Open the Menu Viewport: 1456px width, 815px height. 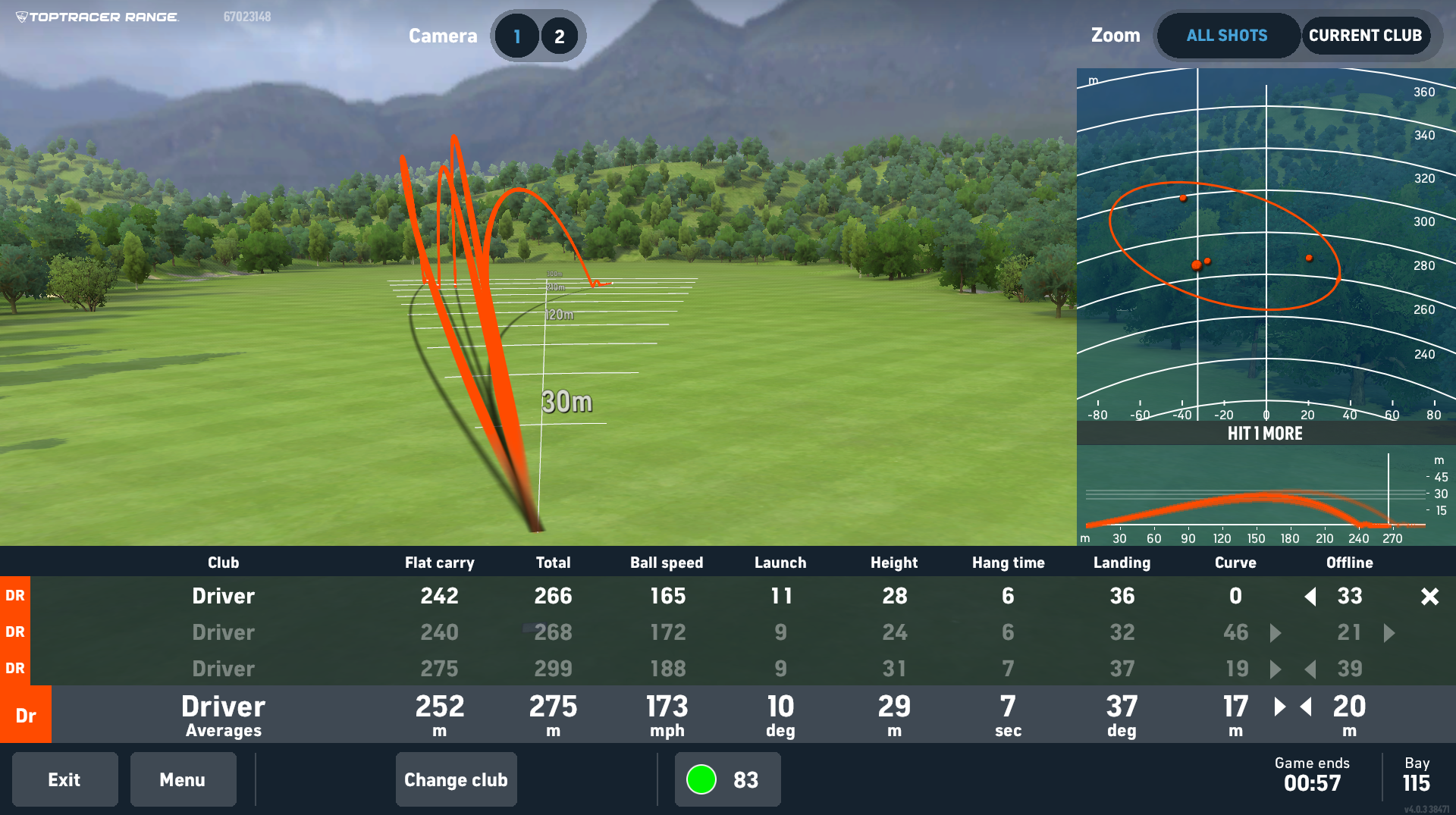click(x=183, y=779)
